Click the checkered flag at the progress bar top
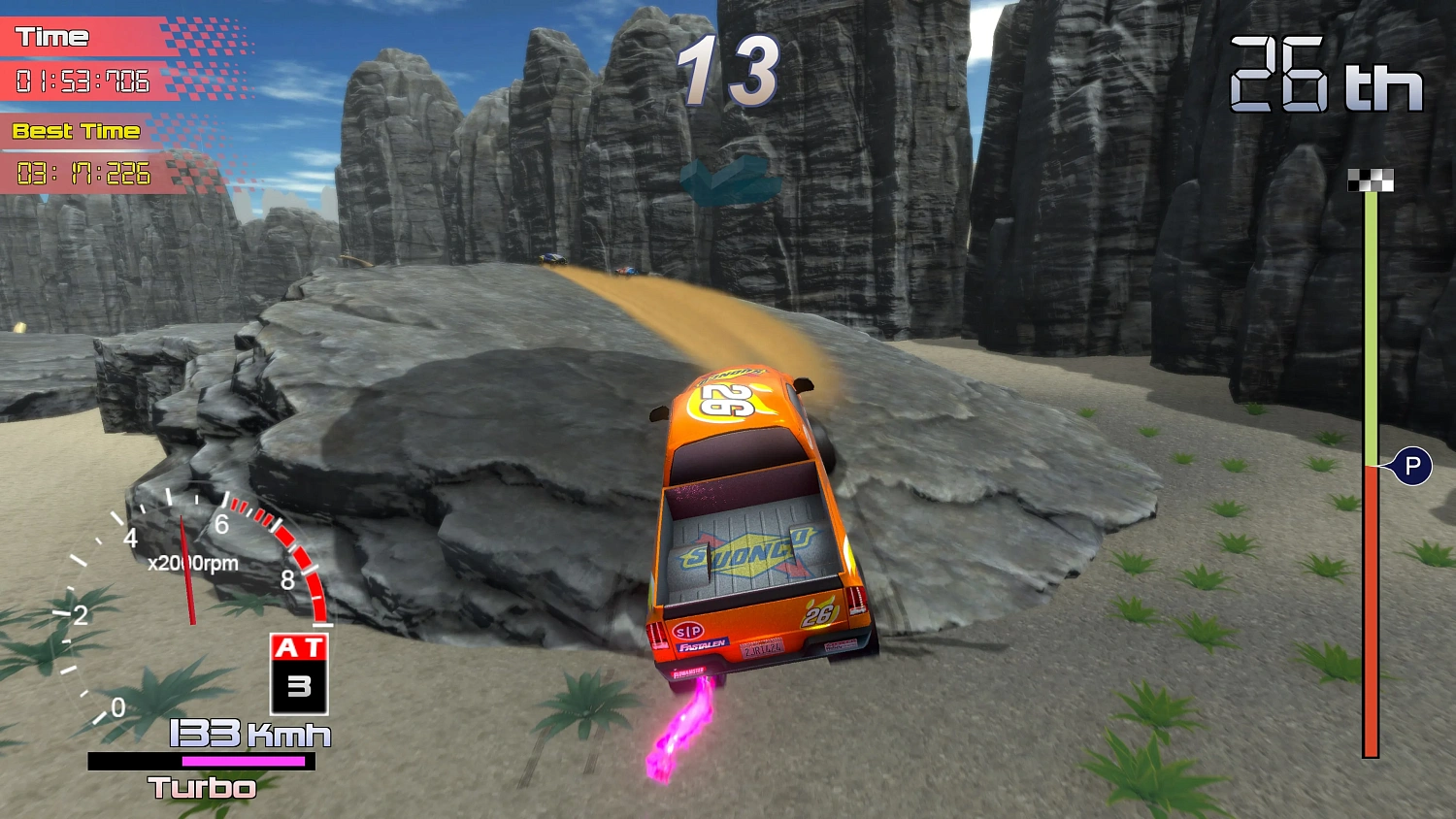 tap(1372, 178)
